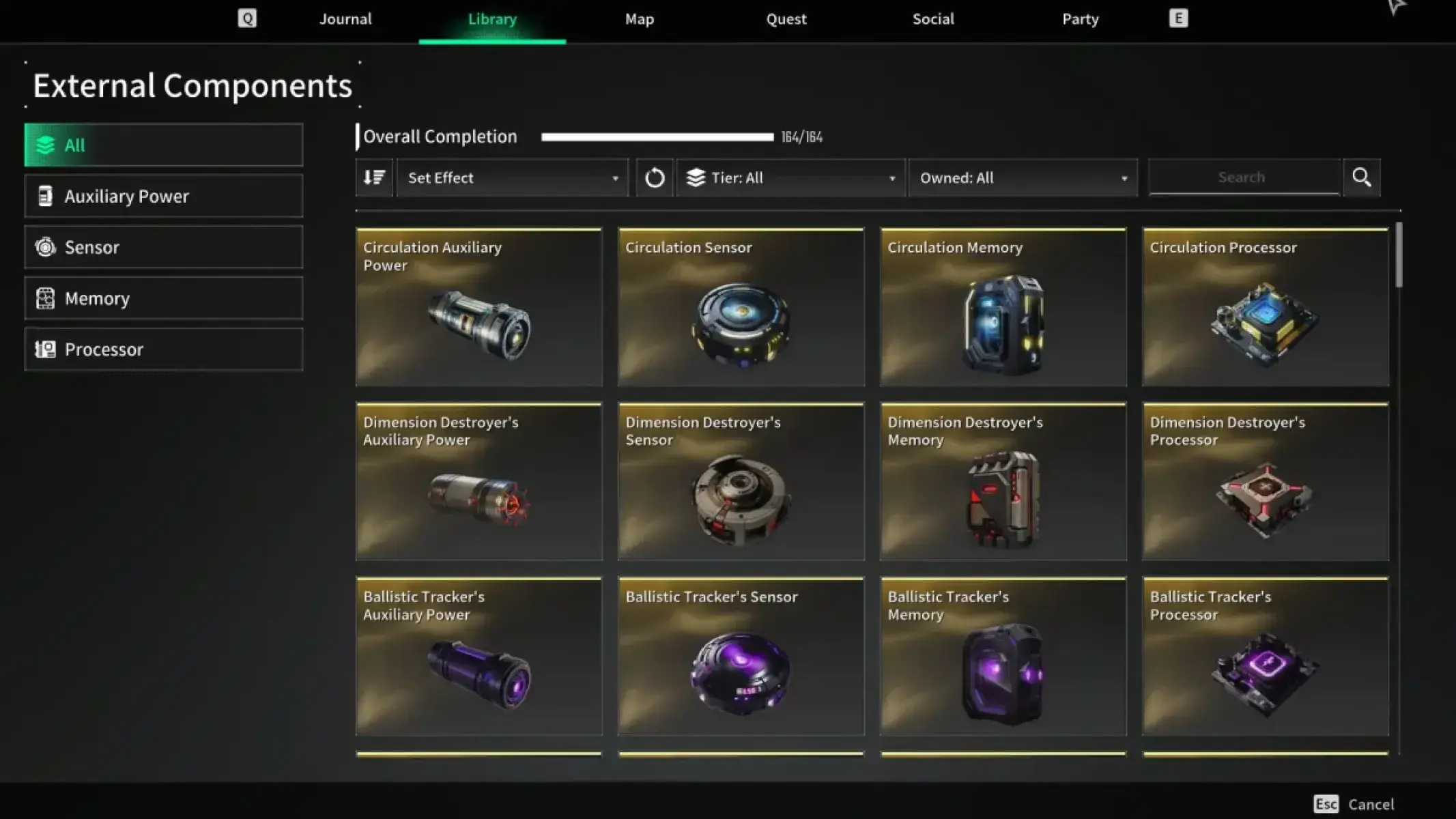Switch to the Map tab
The height and width of the screenshot is (819, 1456).
638,19
